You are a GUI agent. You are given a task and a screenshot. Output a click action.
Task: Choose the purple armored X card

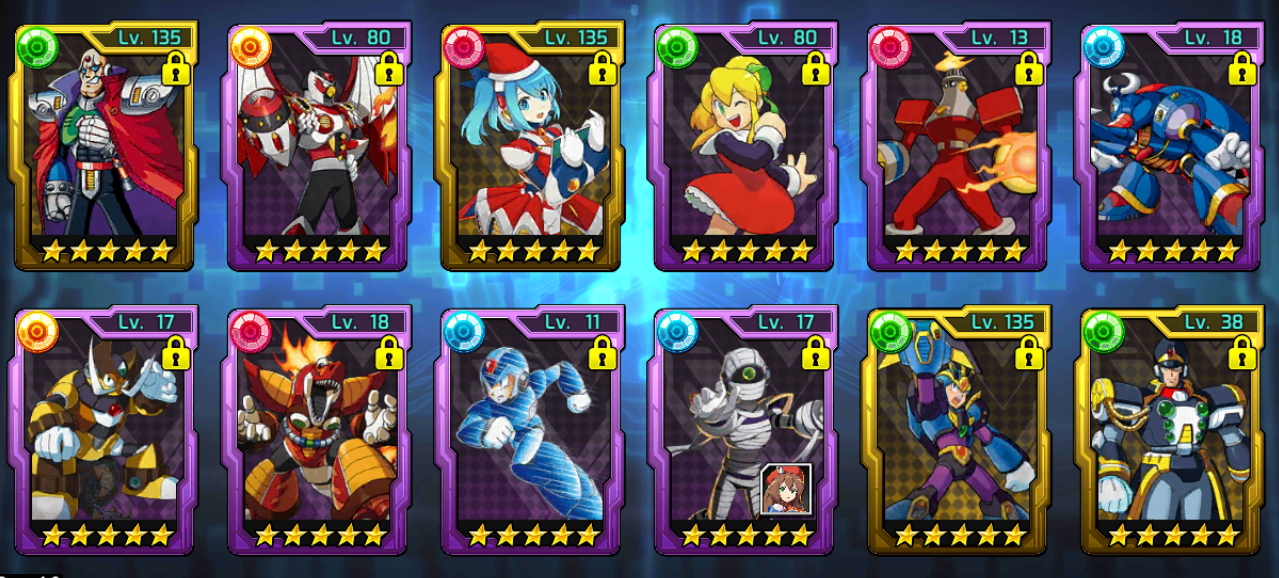(957, 430)
